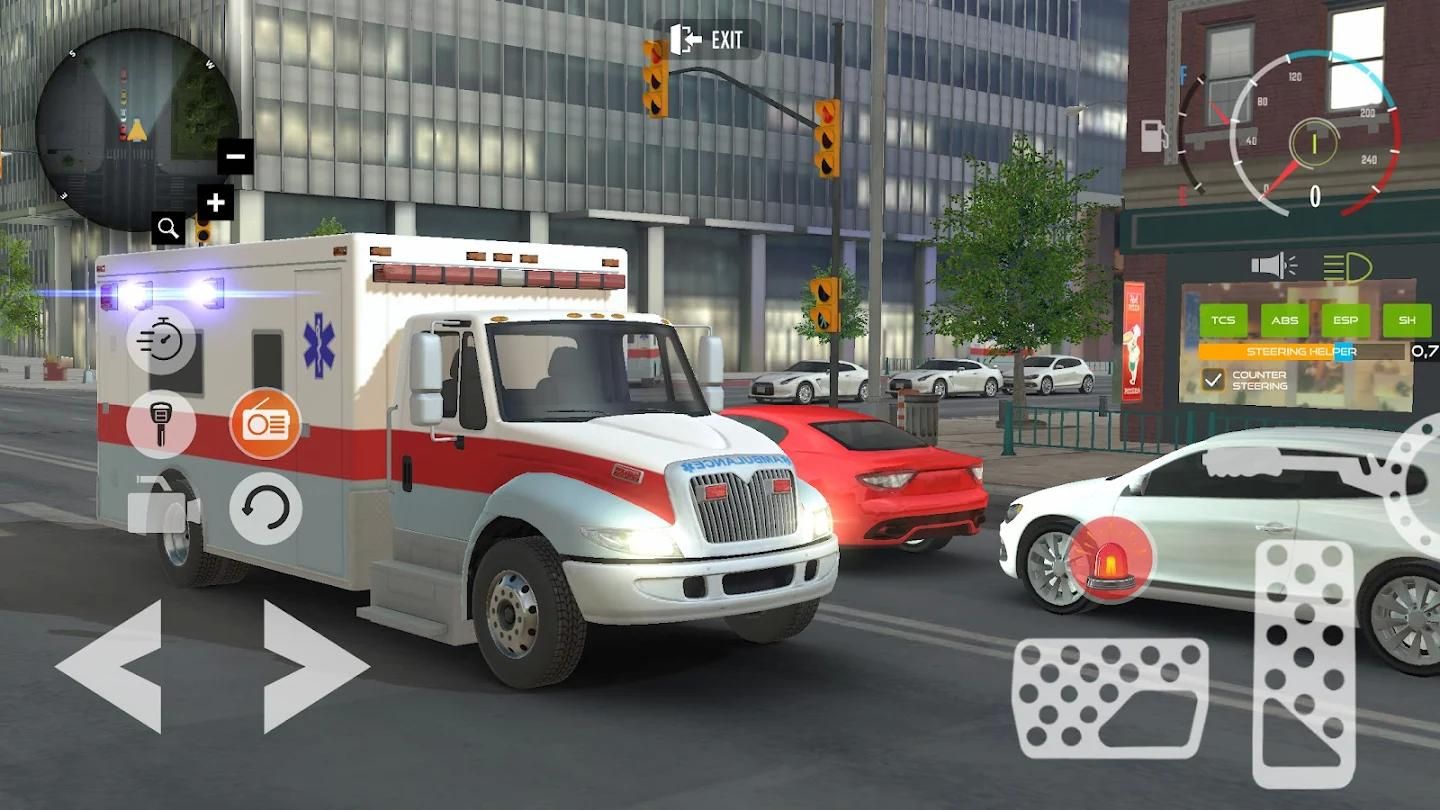Activate the stopwatch speed icon
Image resolution: width=1440 pixels, height=810 pixels.
pos(161,340)
